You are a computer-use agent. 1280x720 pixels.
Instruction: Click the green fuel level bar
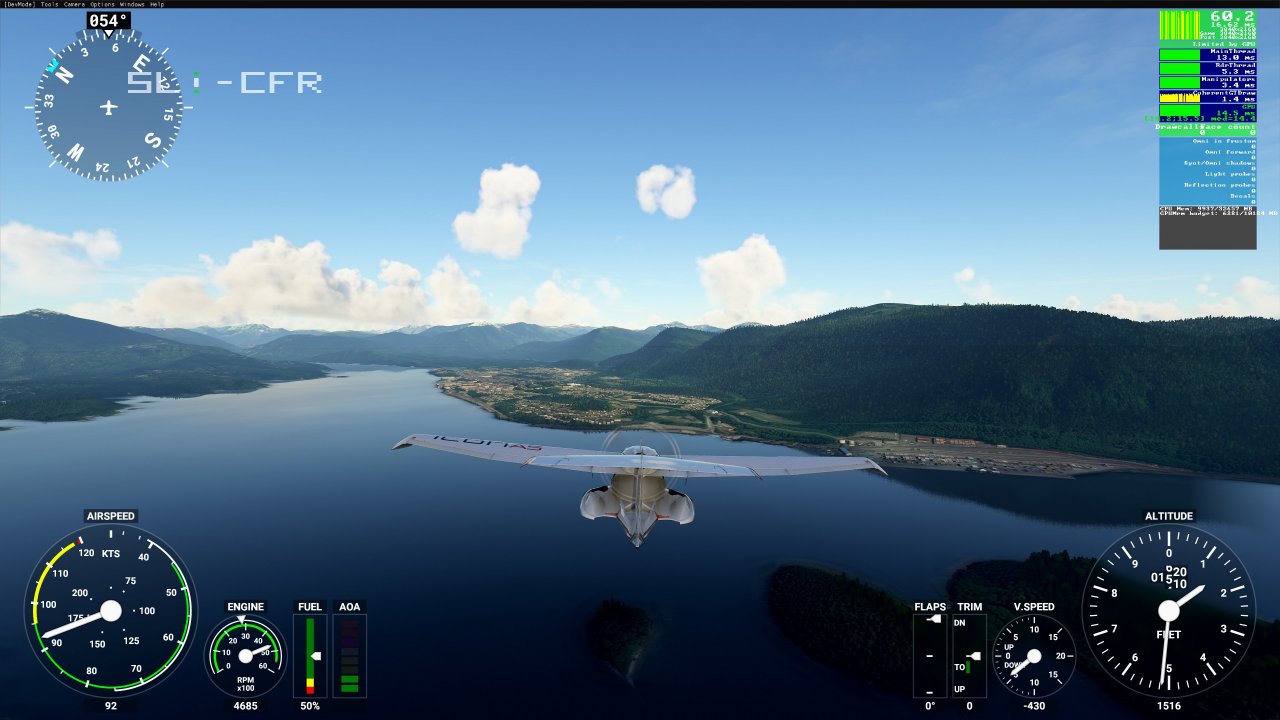tap(310, 650)
